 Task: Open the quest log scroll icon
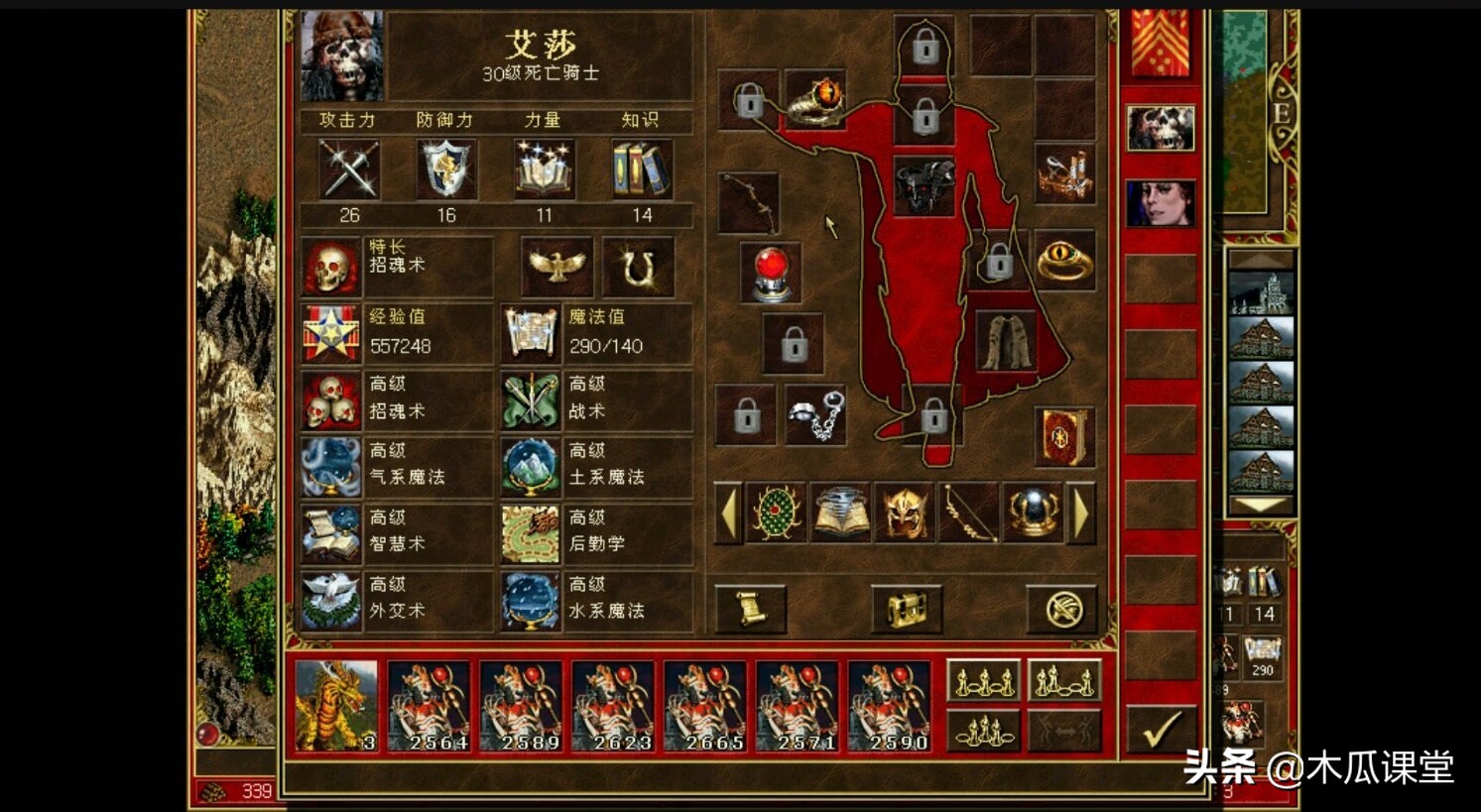749,609
